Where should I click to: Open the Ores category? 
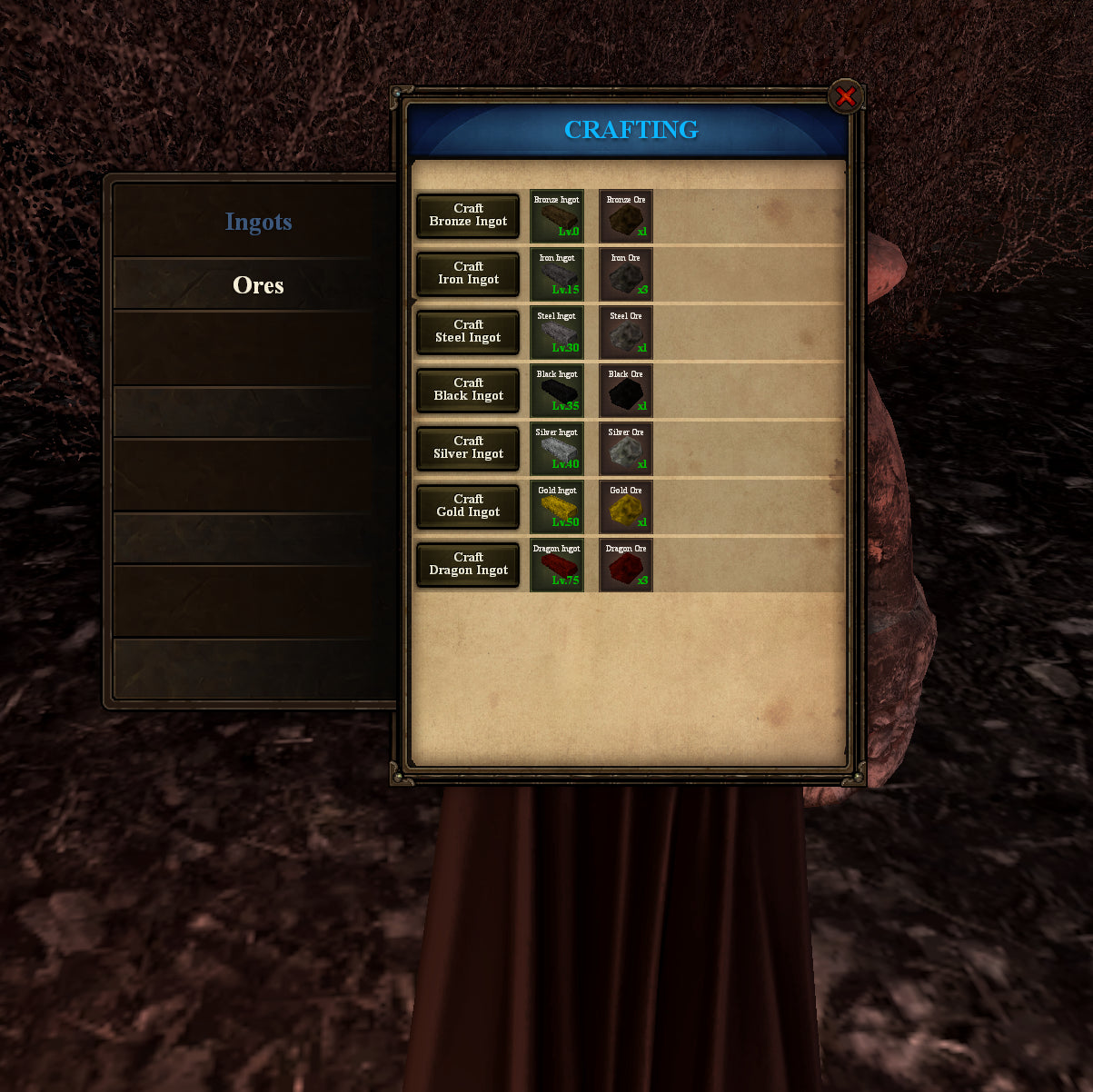pyautogui.click(x=258, y=285)
